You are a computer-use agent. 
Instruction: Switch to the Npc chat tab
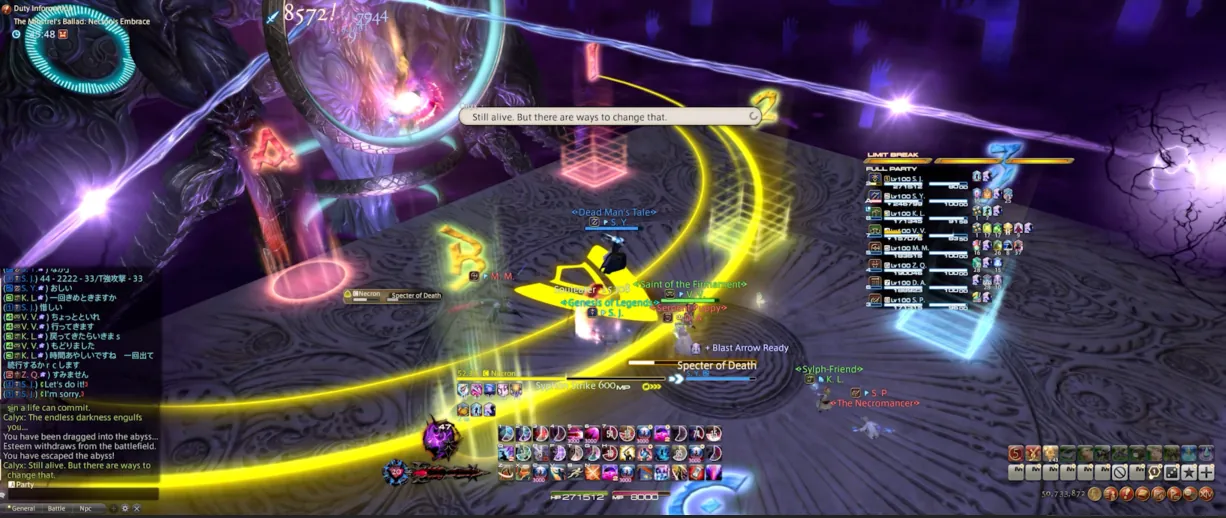85,508
